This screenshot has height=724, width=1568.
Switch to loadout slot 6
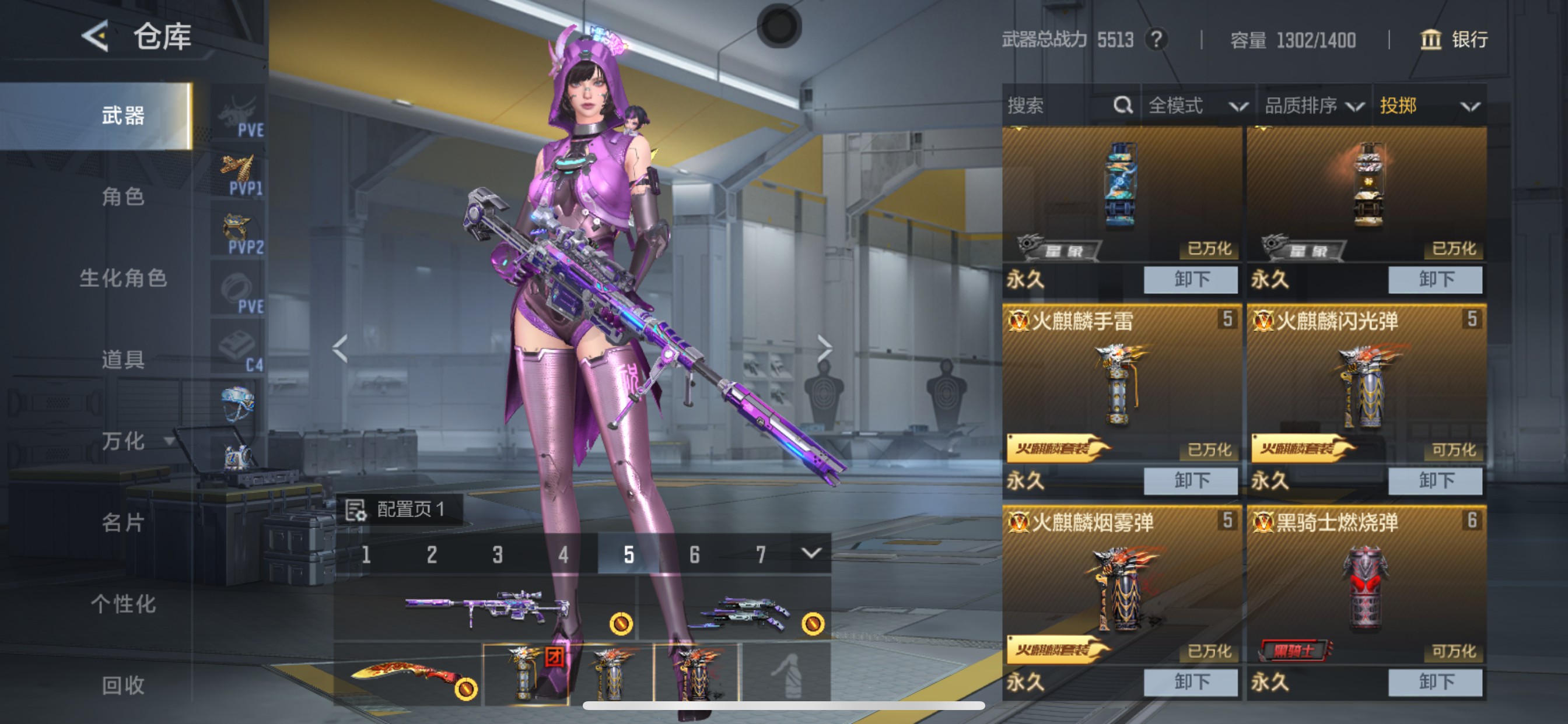(x=695, y=554)
